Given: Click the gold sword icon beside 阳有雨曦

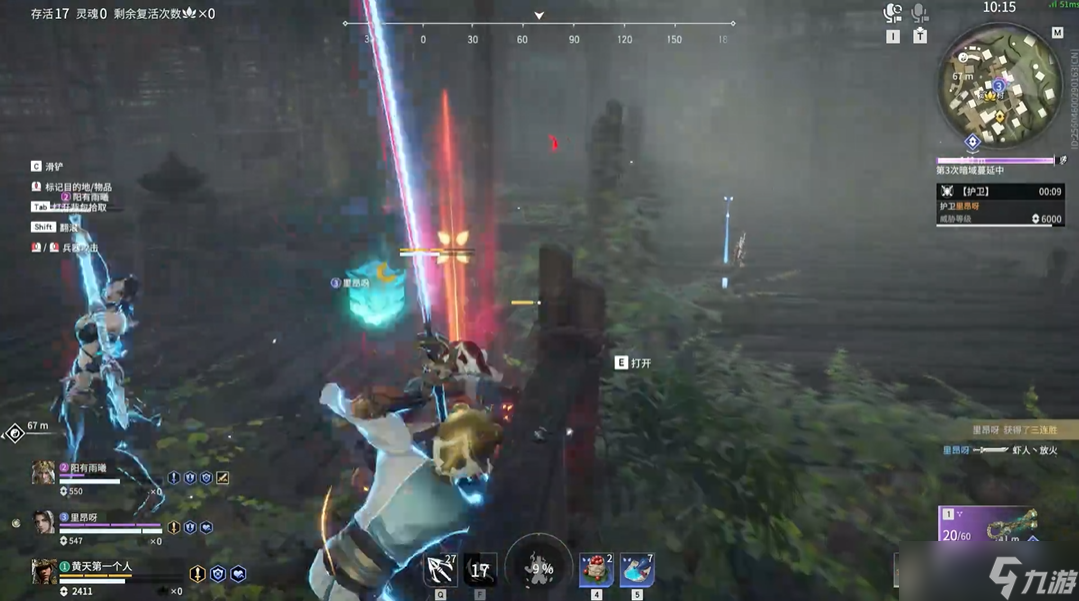Looking at the screenshot, I should tap(222, 478).
